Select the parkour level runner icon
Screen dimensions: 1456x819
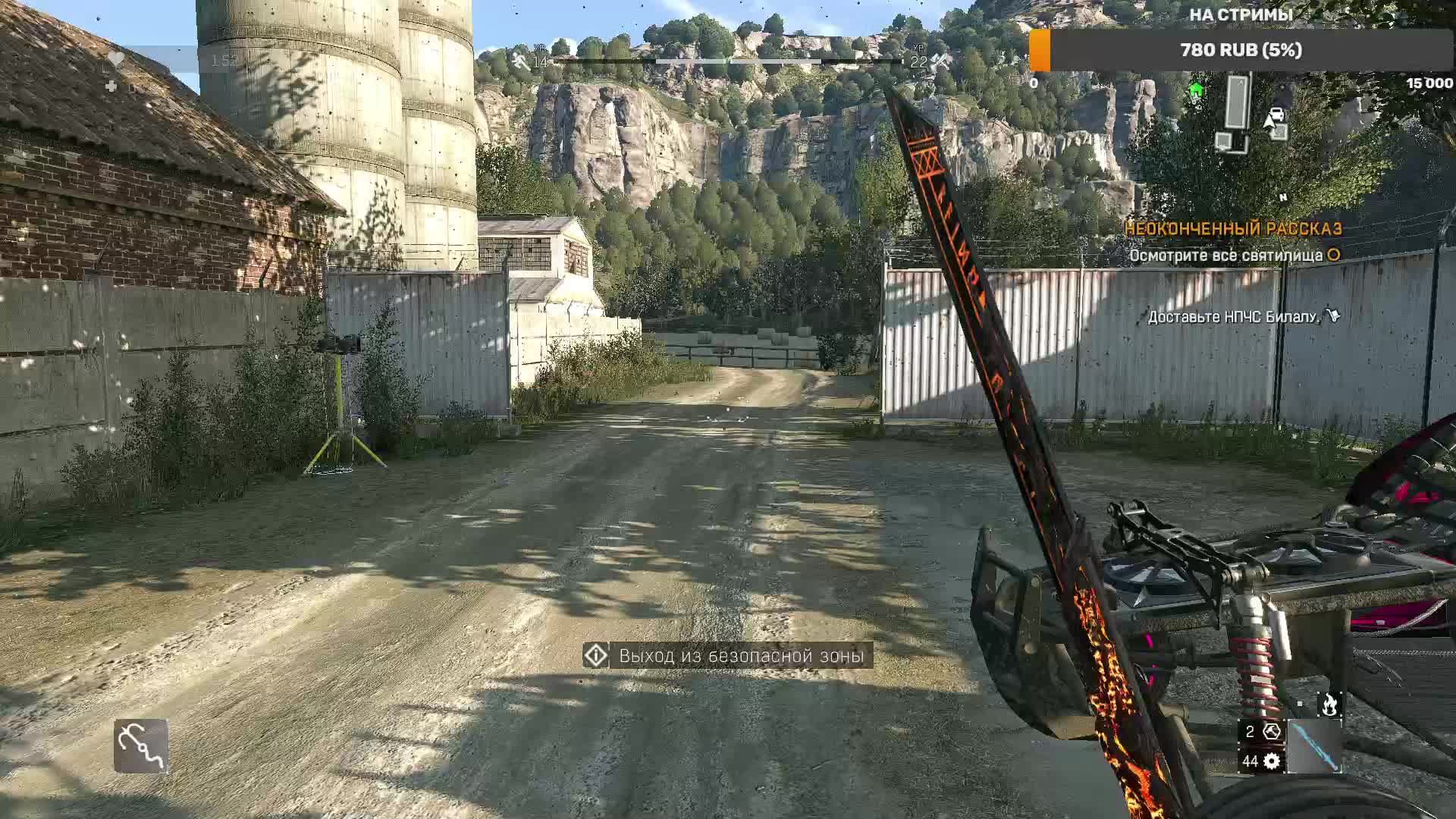point(519,58)
